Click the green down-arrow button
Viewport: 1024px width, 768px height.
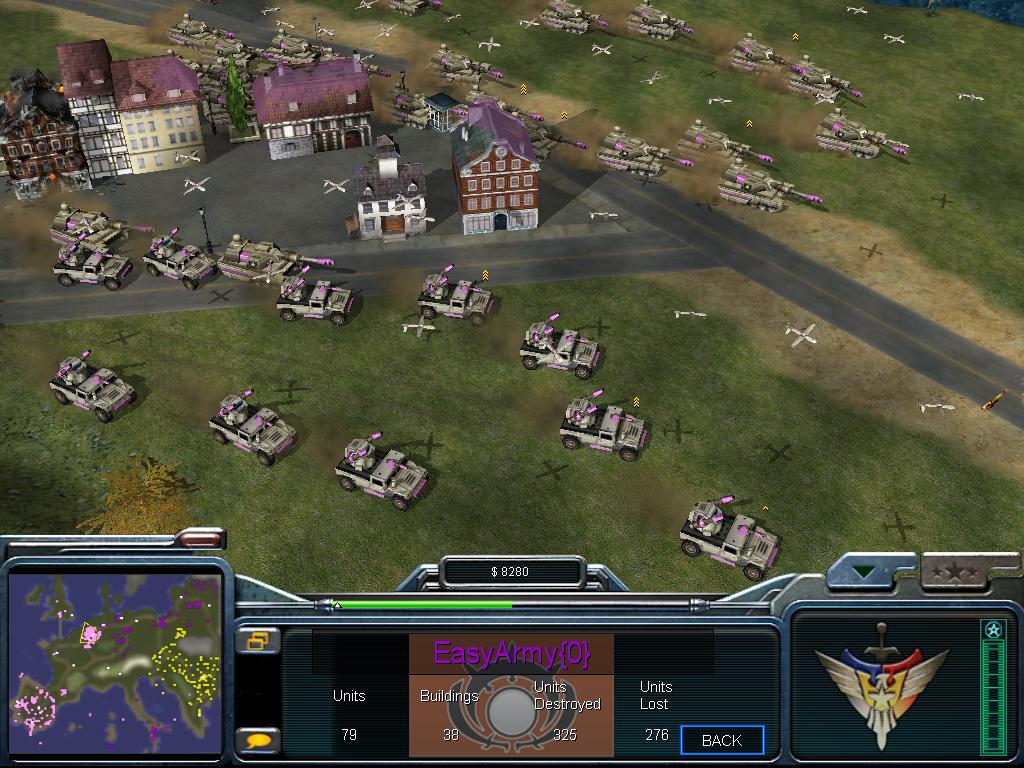pos(864,574)
